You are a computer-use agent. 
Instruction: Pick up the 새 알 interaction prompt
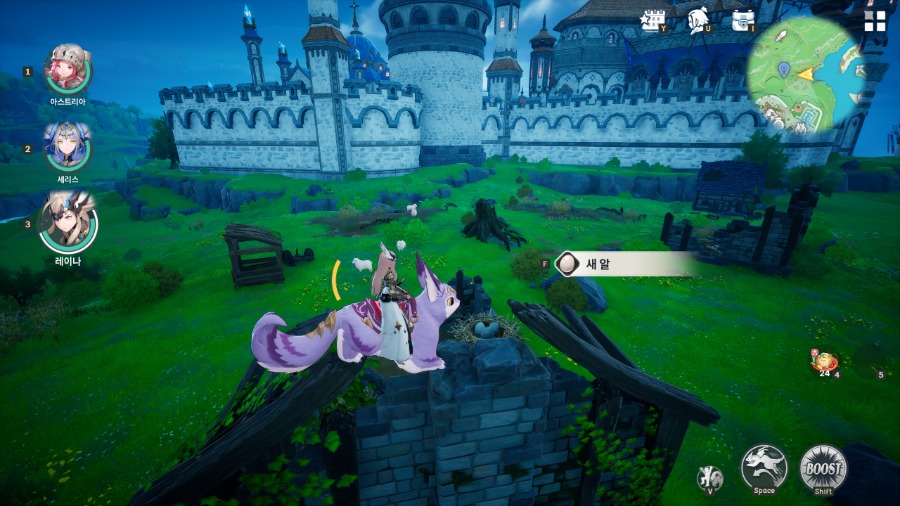(x=625, y=264)
